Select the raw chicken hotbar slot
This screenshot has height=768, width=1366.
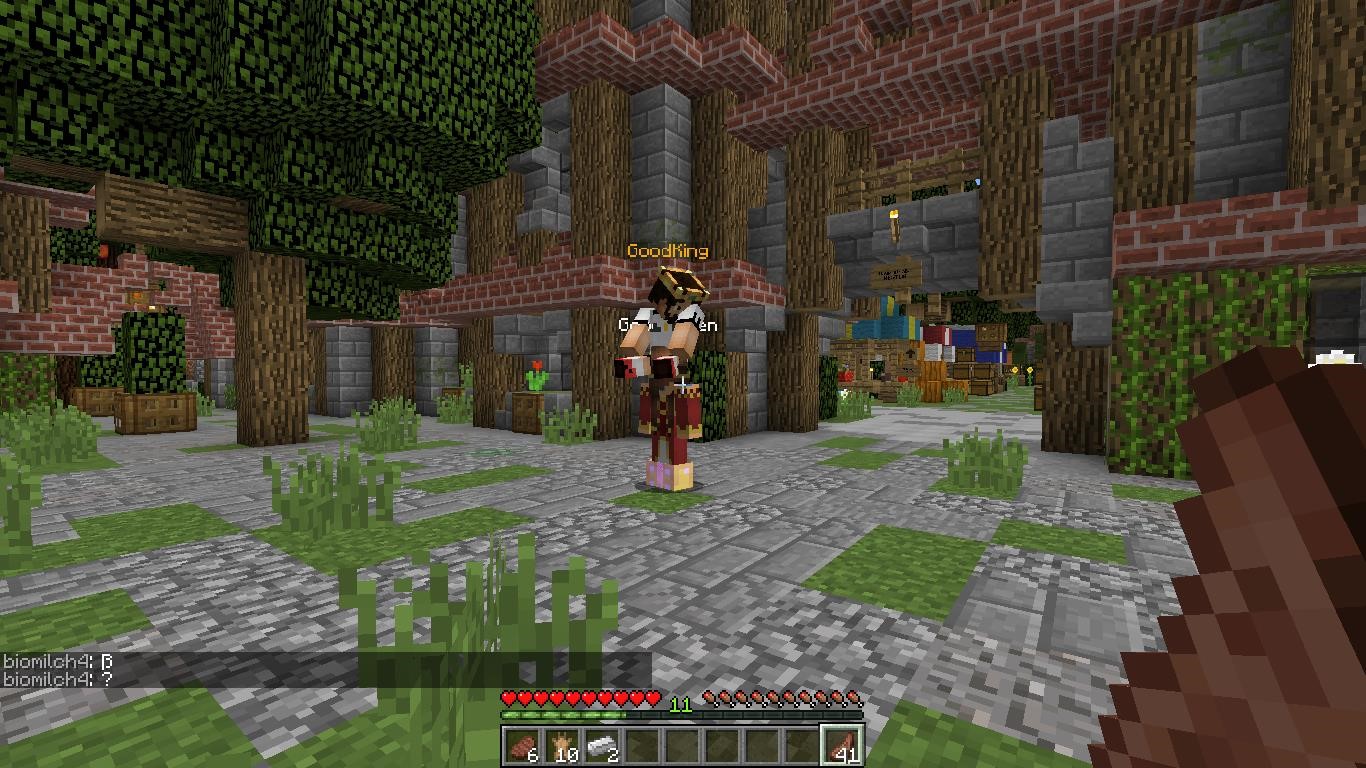click(563, 746)
